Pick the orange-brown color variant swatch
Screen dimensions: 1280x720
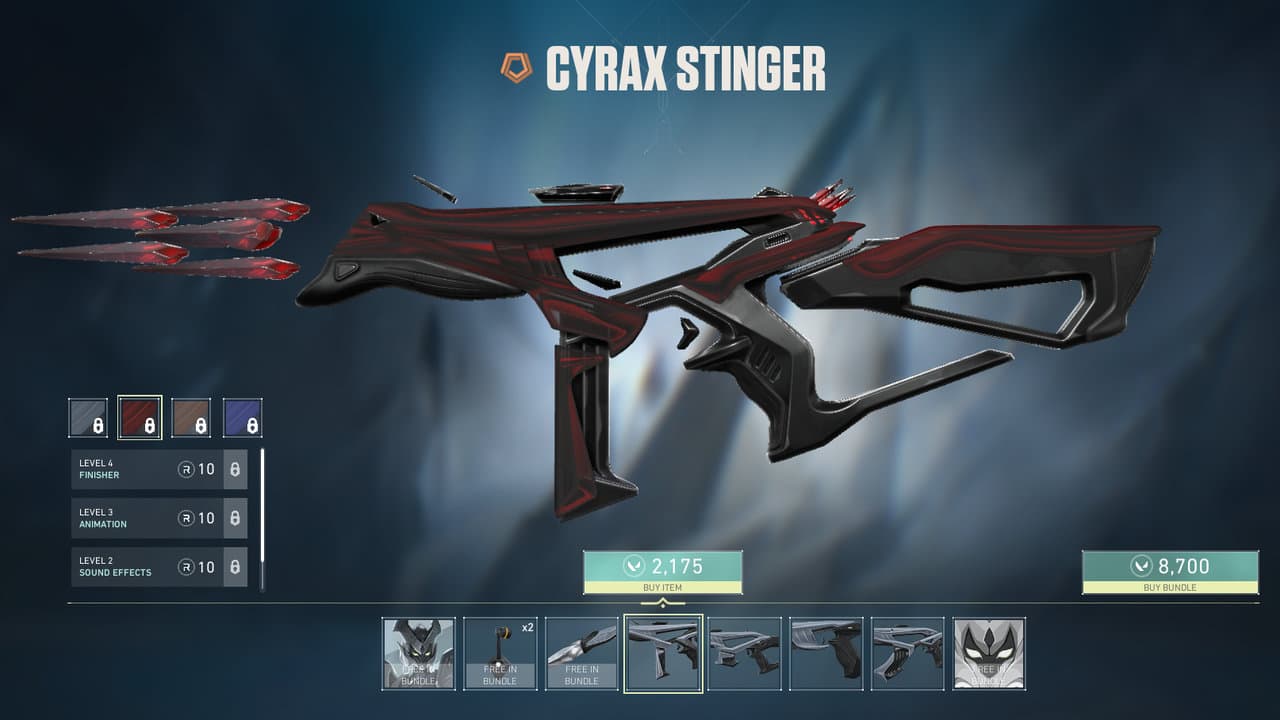pyautogui.click(x=191, y=418)
